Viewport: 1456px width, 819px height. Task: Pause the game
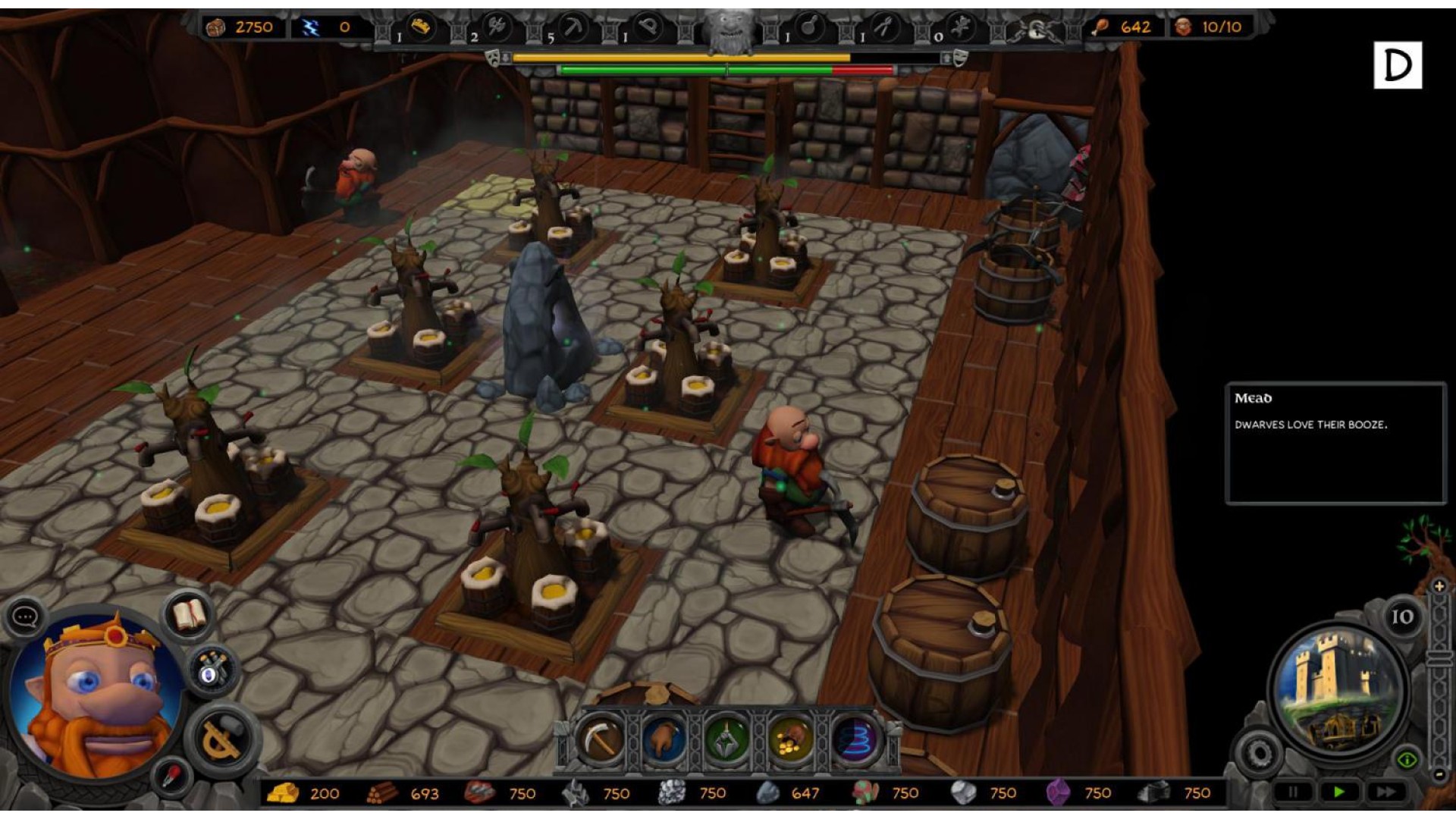pos(1293,792)
